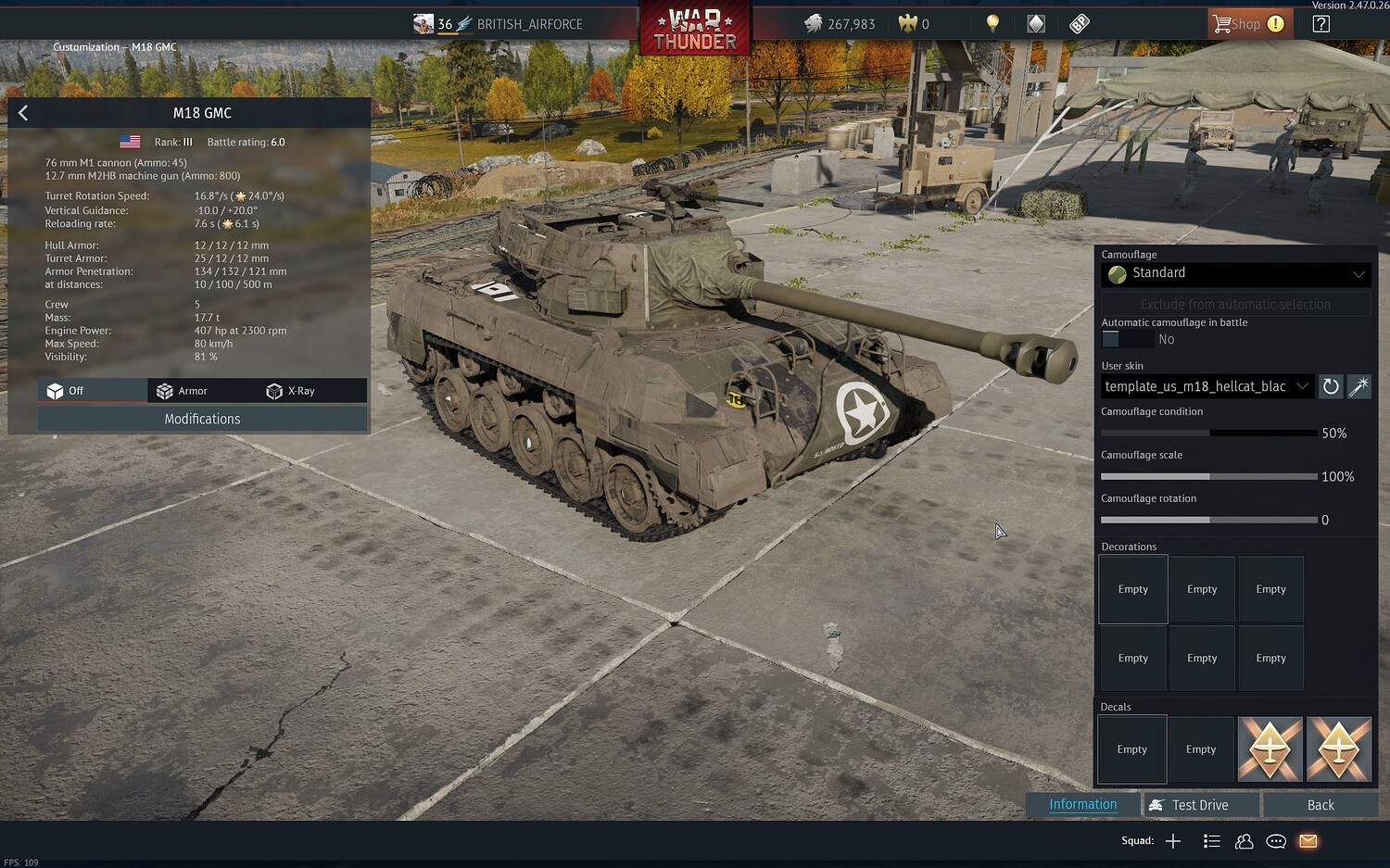Open the Standard camouflage dropdown

point(1235,273)
